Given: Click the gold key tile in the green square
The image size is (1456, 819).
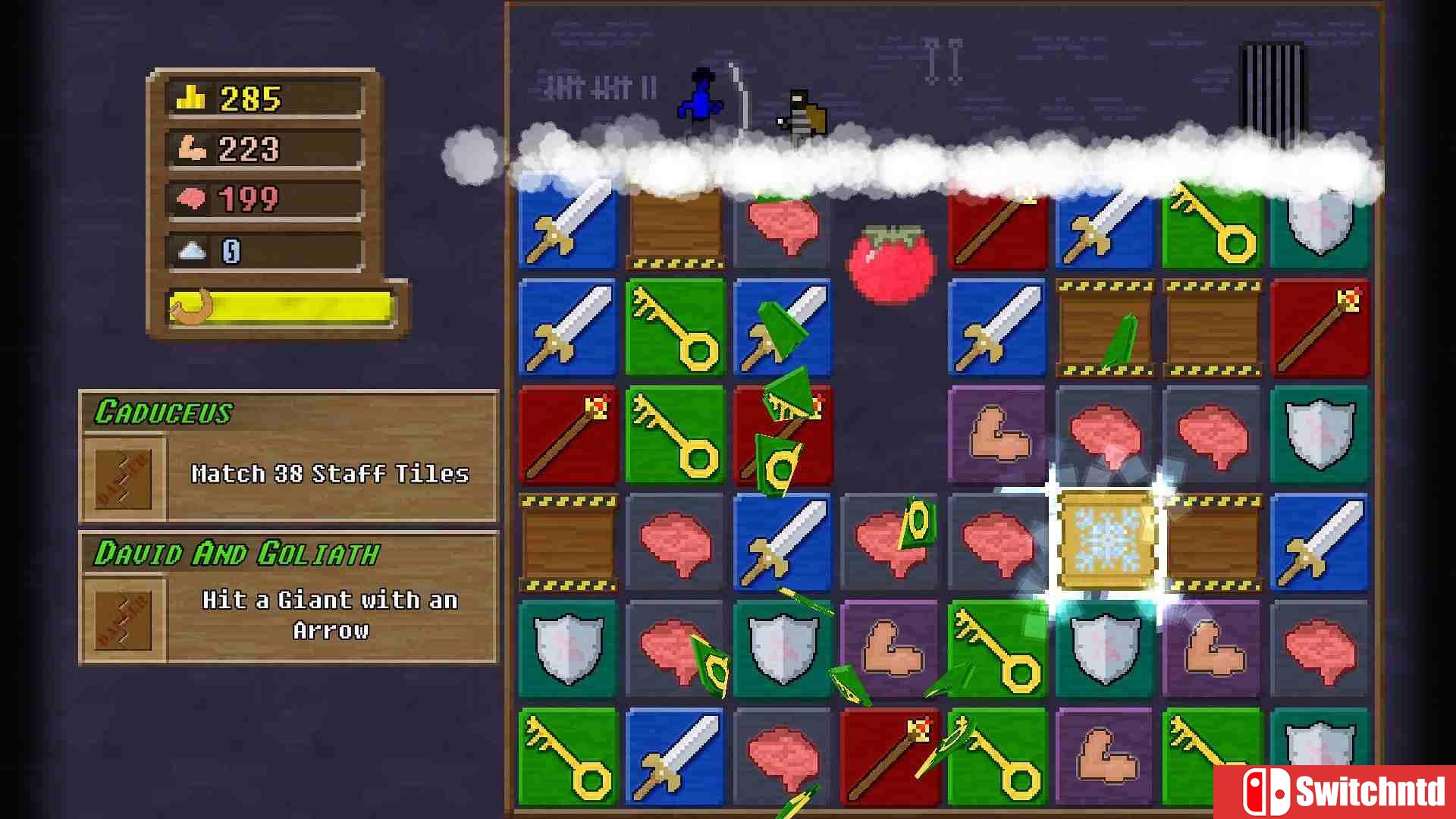Looking at the screenshot, I should click(x=674, y=327).
